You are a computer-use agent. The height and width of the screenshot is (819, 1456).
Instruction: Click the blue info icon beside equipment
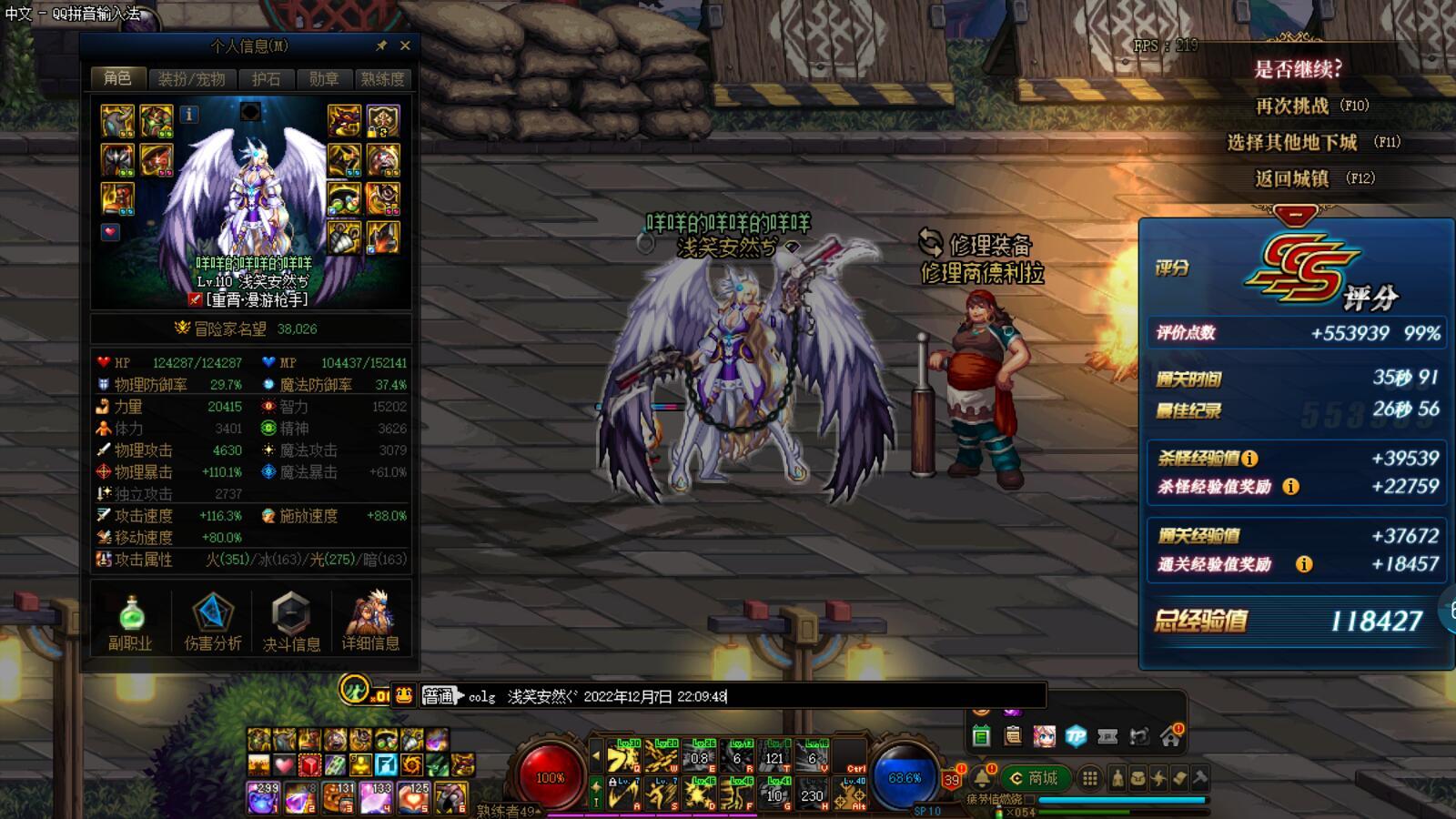click(189, 114)
